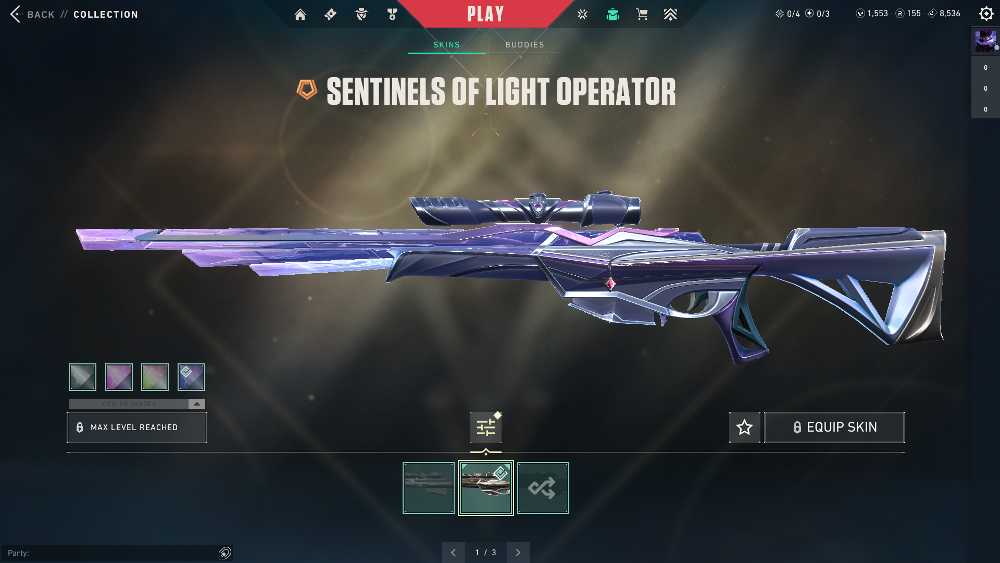Viewport: 1000px width, 563px height.
Task: Click the Equip Skin button
Action: pyautogui.click(x=834, y=428)
